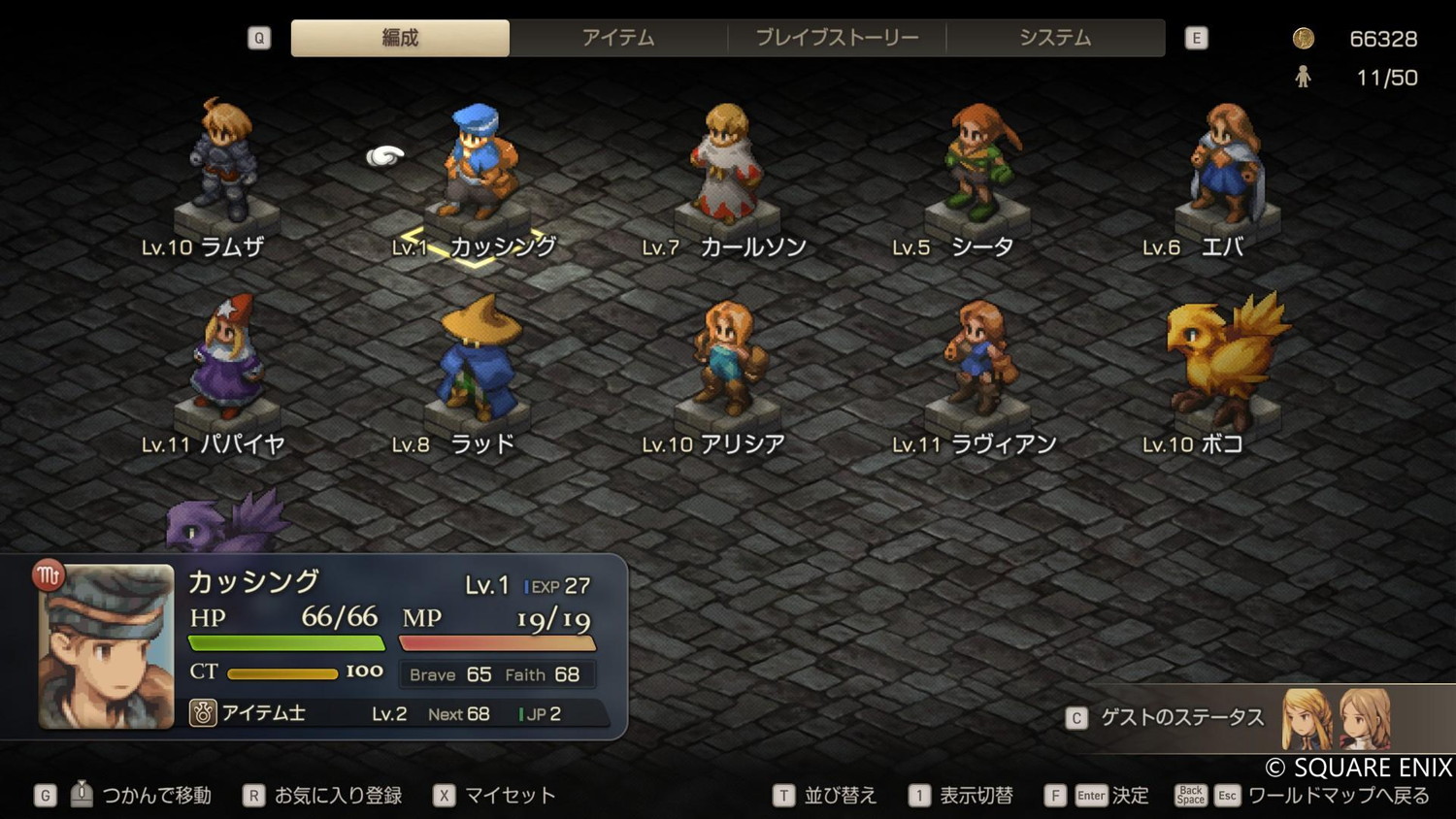The width and height of the screenshot is (1456, 819).
Task: Select unit ラムザ Lv.10
Action: click(226, 165)
